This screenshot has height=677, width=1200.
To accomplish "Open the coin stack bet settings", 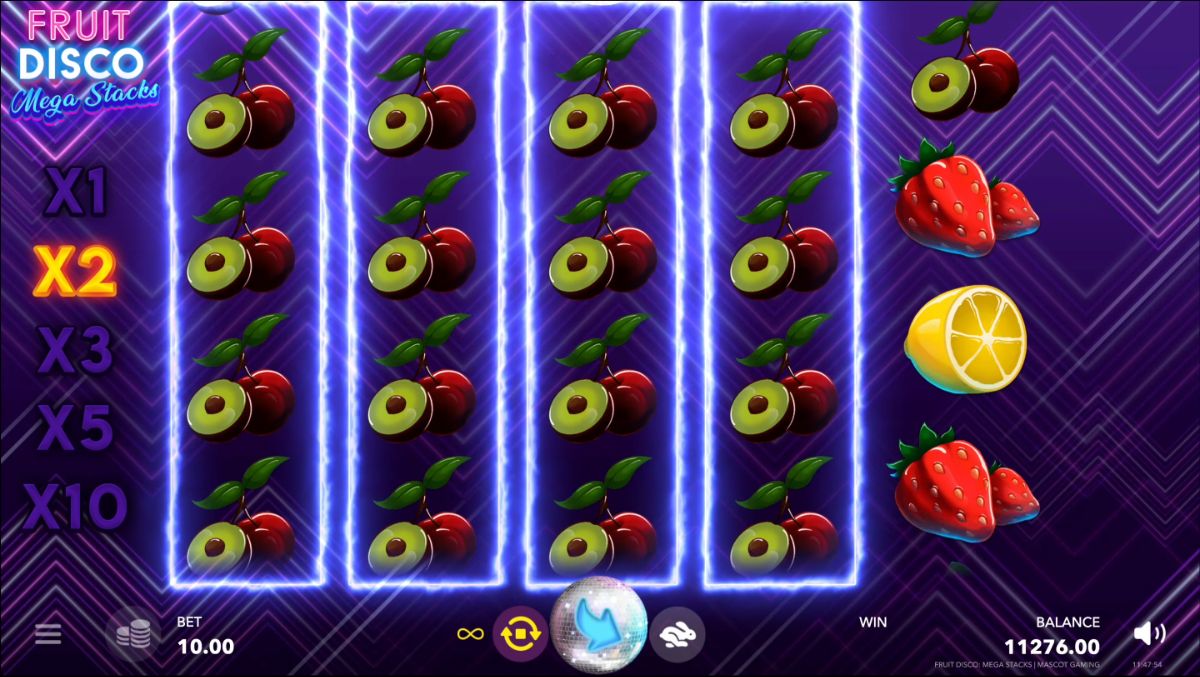I will pyautogui.click(x=133, y=634).
